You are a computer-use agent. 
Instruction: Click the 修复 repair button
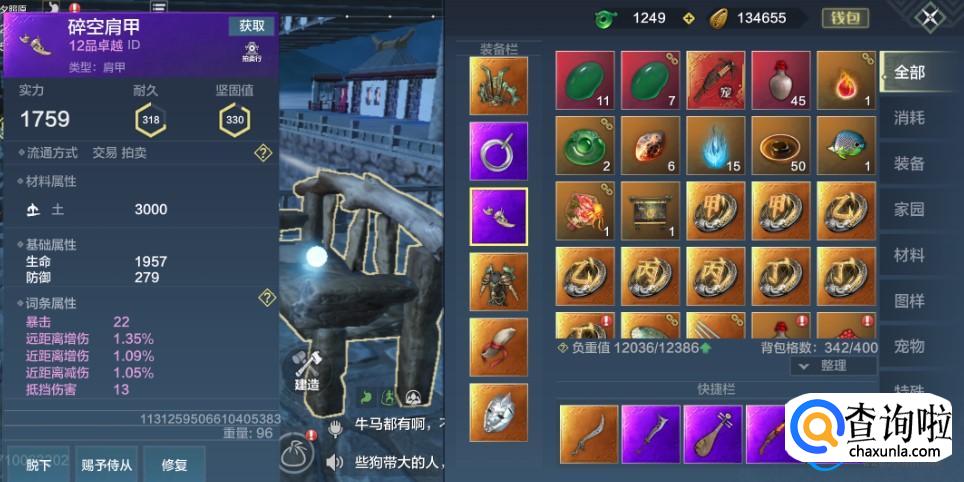coord(175,464)
